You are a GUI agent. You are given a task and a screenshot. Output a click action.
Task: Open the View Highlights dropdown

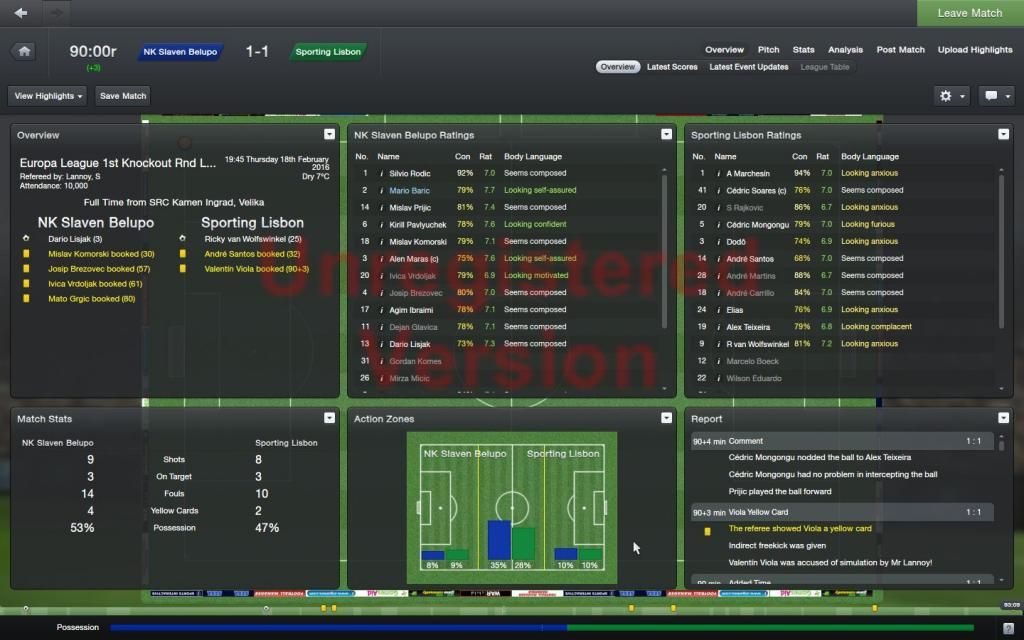coord(48,96)
